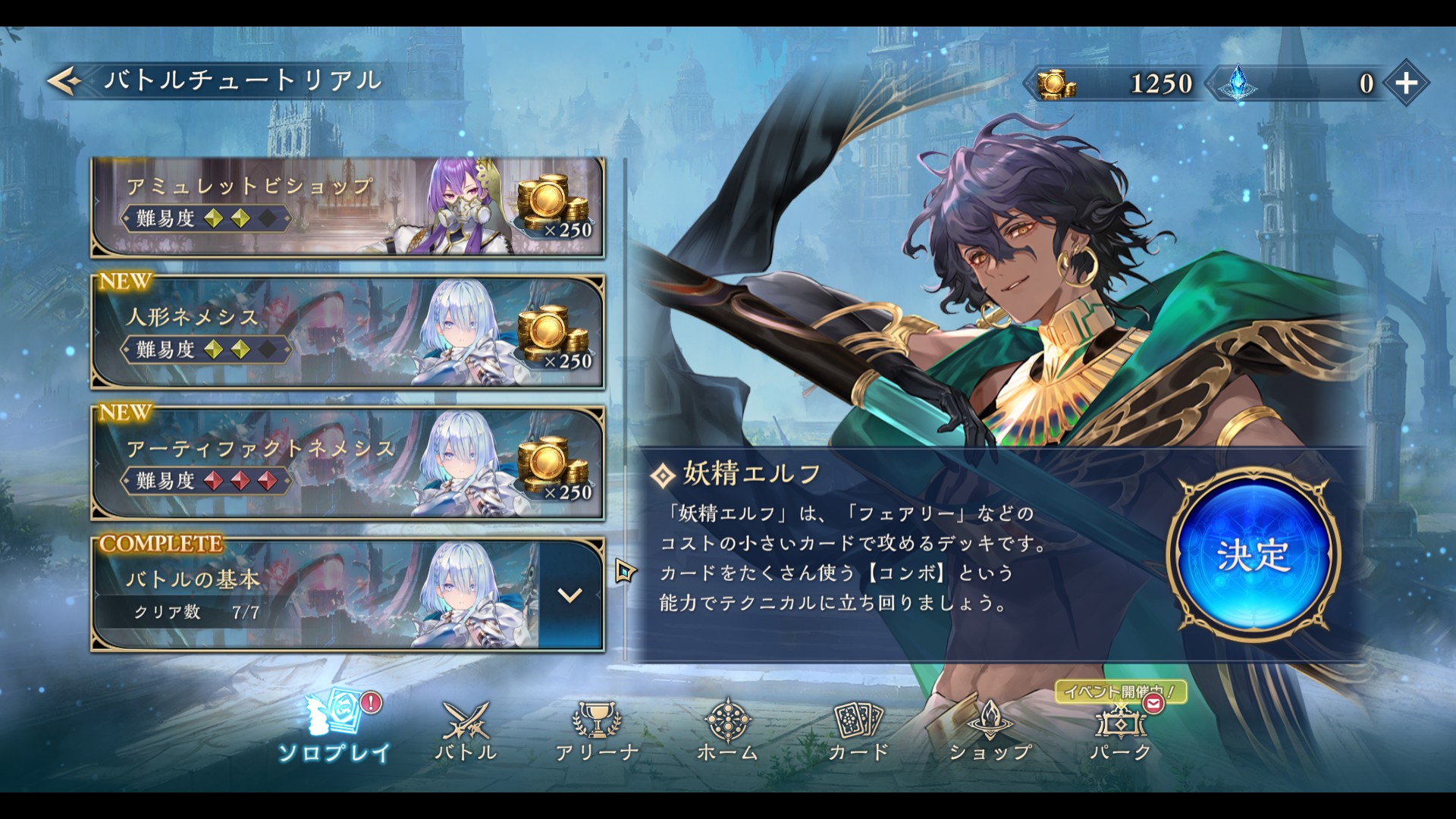The height and width of the screenshot is (819, 1456).
Task: Confirm with the blue 決定 button
Action: (x=1253, y=555)
